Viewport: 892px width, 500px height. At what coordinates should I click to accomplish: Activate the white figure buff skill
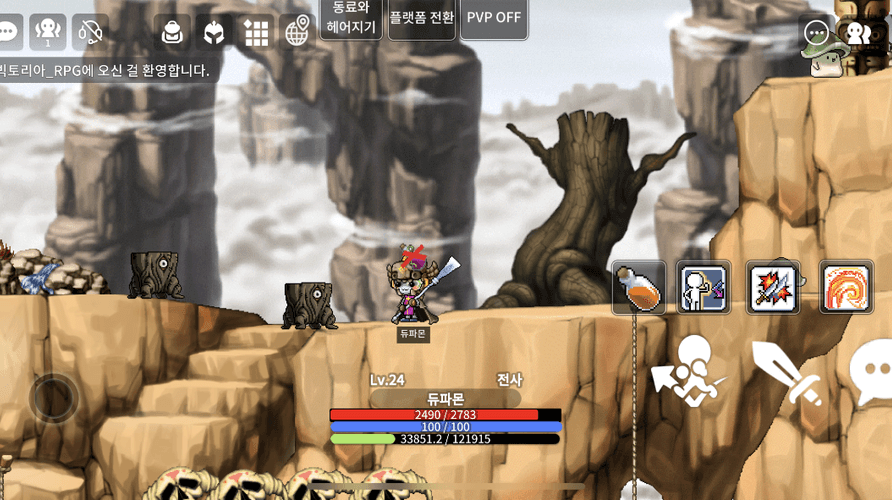click(703, 288)
